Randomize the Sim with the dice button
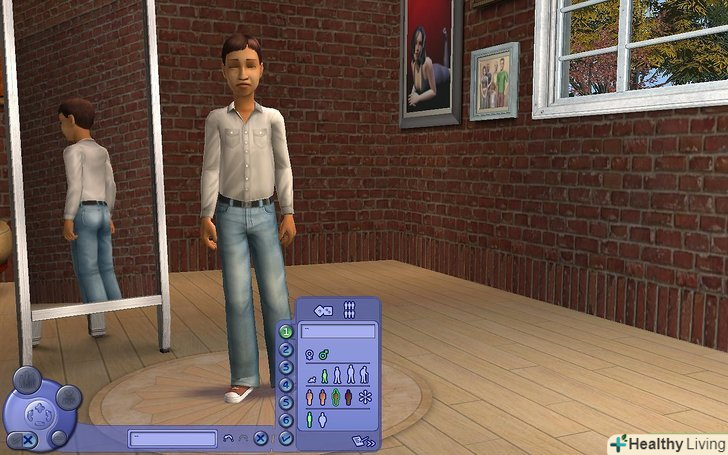The width and height of the screenshot is (728, 455). point(324,310)
